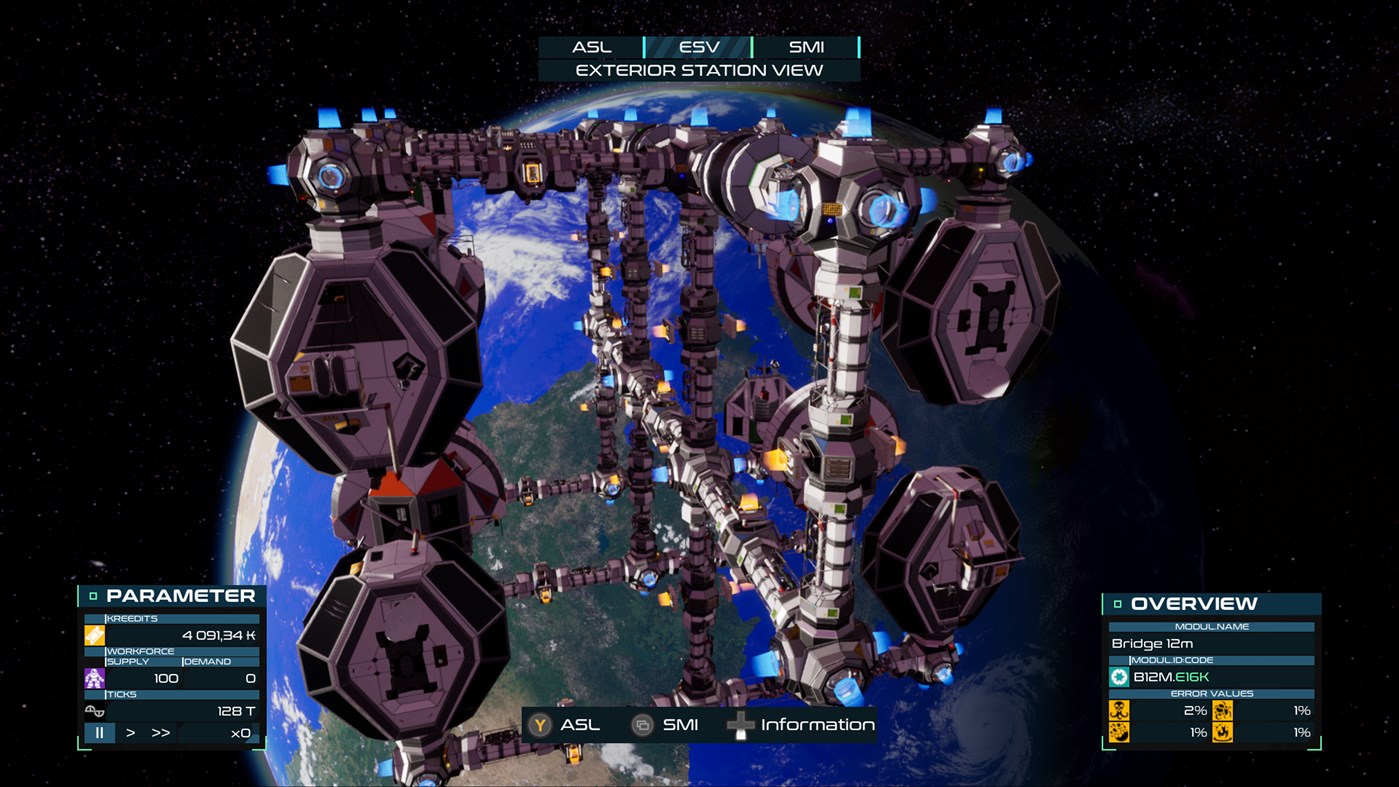This screenshot has width=1399, height=787.
Task: Select the purple Workforce robot icon
Action: tap(93, 678)
